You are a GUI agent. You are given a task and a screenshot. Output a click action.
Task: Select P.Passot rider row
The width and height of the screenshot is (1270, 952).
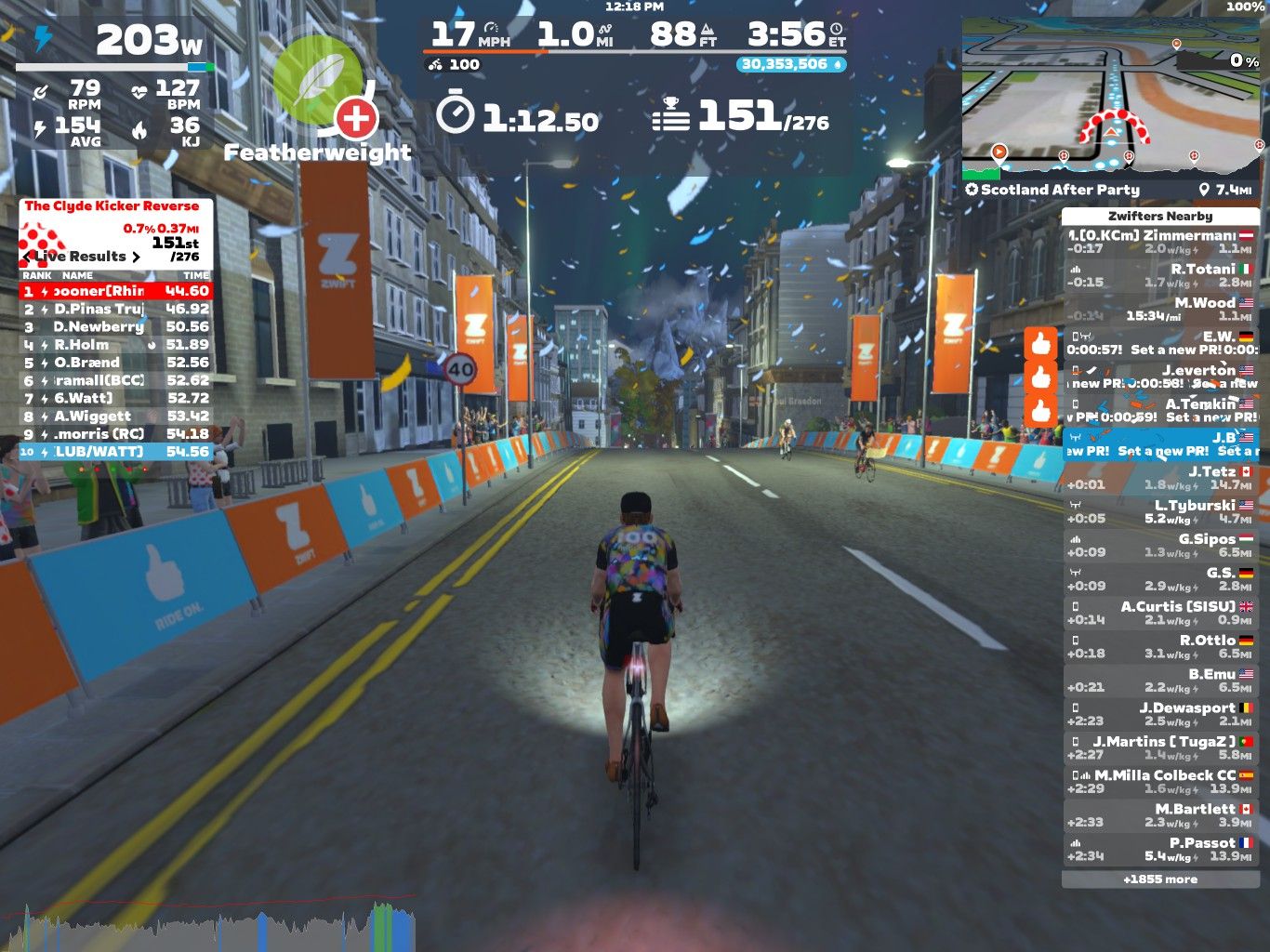pyautogui.click(x=1160, y=849)
